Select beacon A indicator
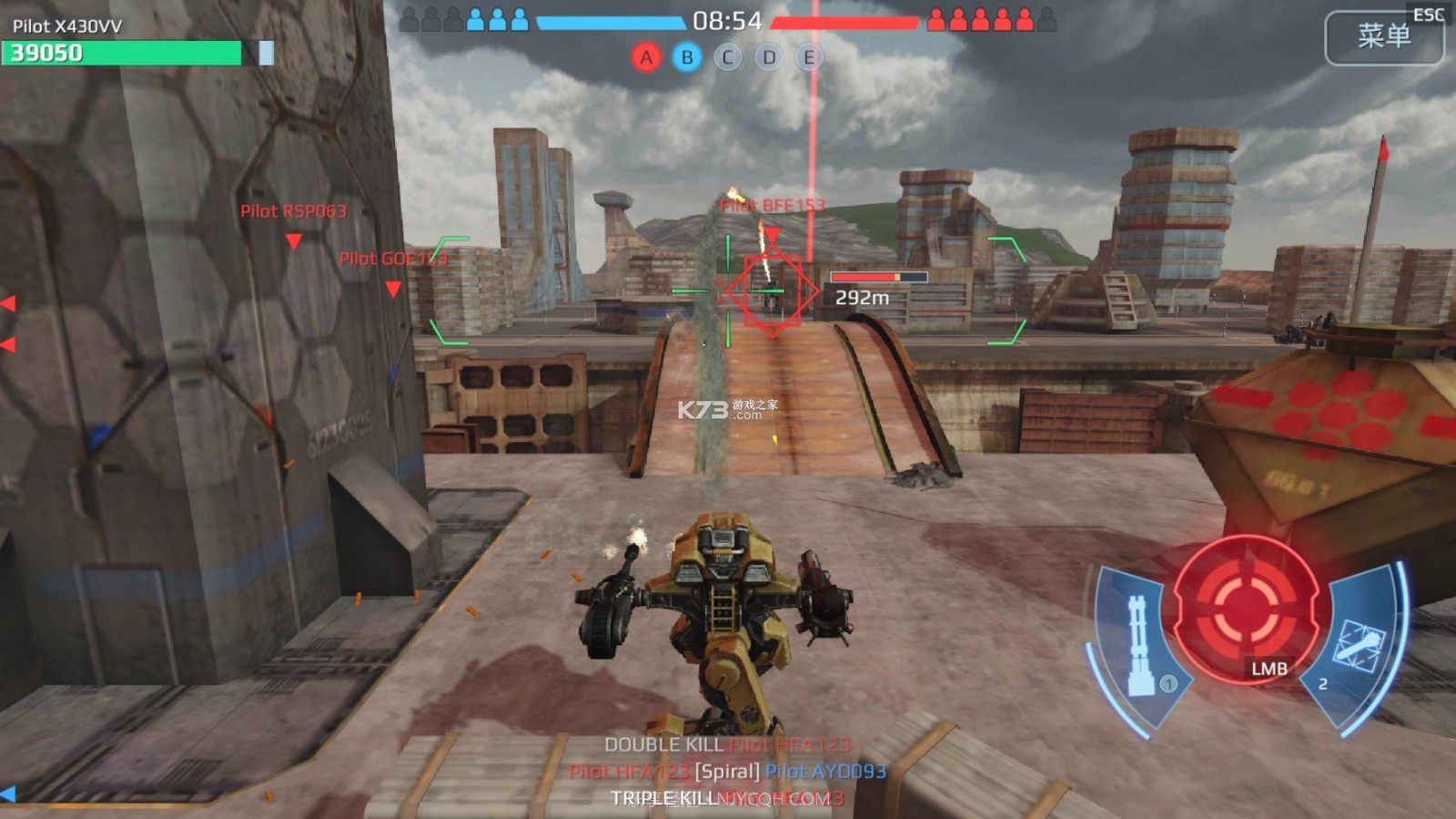This screenshot has height=819, width=1456. coord(646,58)
